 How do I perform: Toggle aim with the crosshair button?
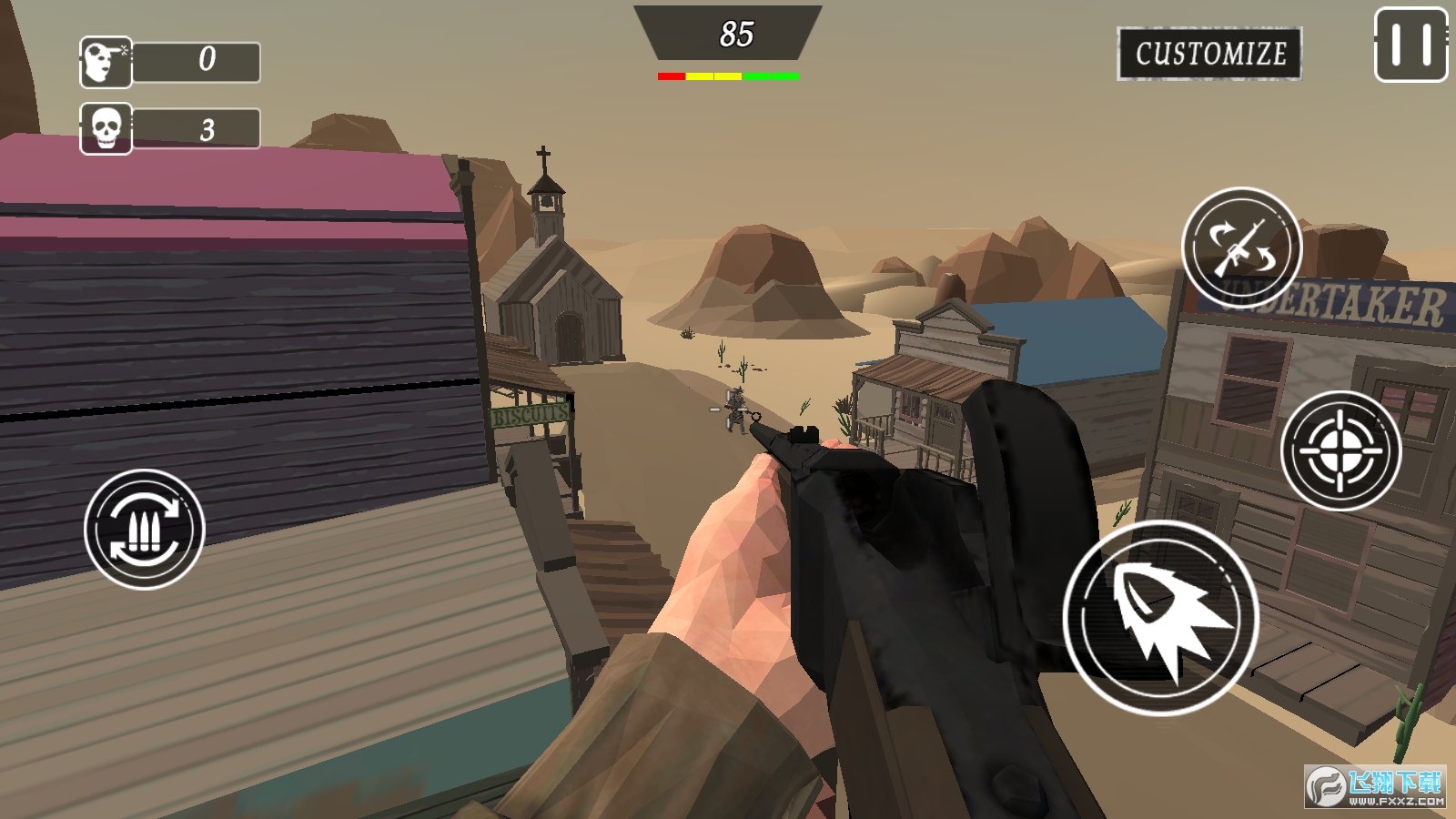click(x=1340, y=450)
